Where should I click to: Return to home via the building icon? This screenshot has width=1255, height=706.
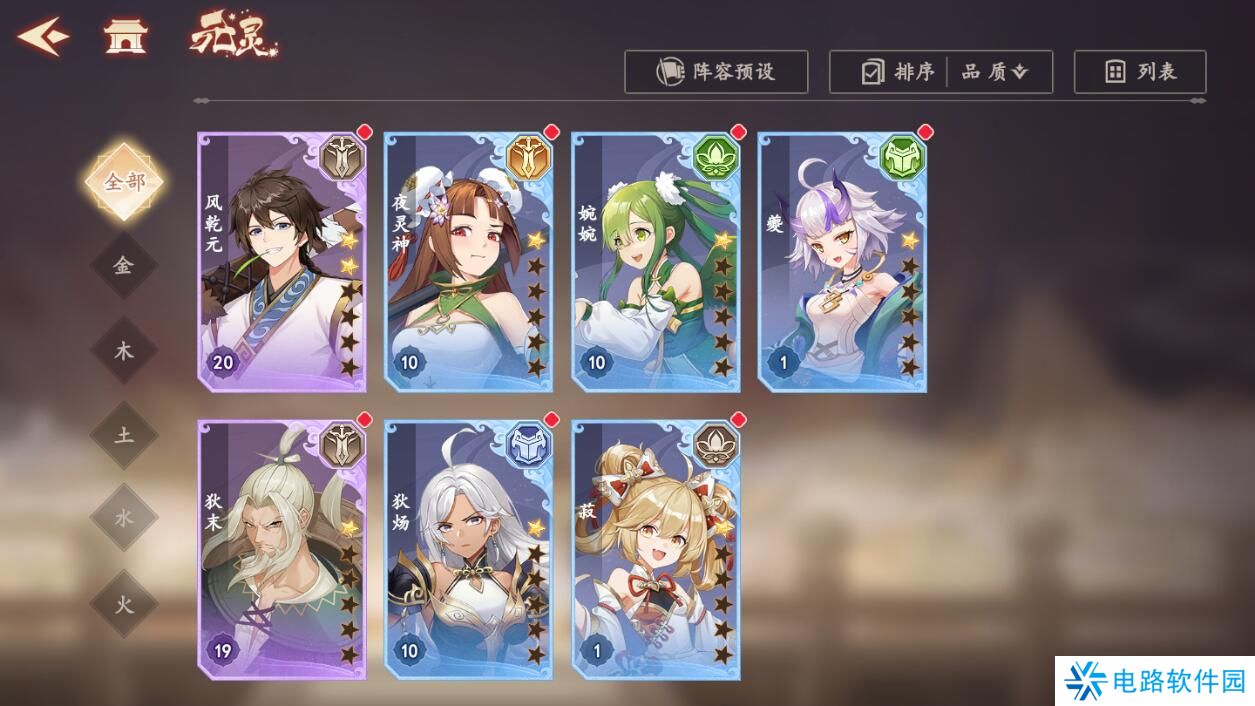pyautogui.click(x=125, y=38)
